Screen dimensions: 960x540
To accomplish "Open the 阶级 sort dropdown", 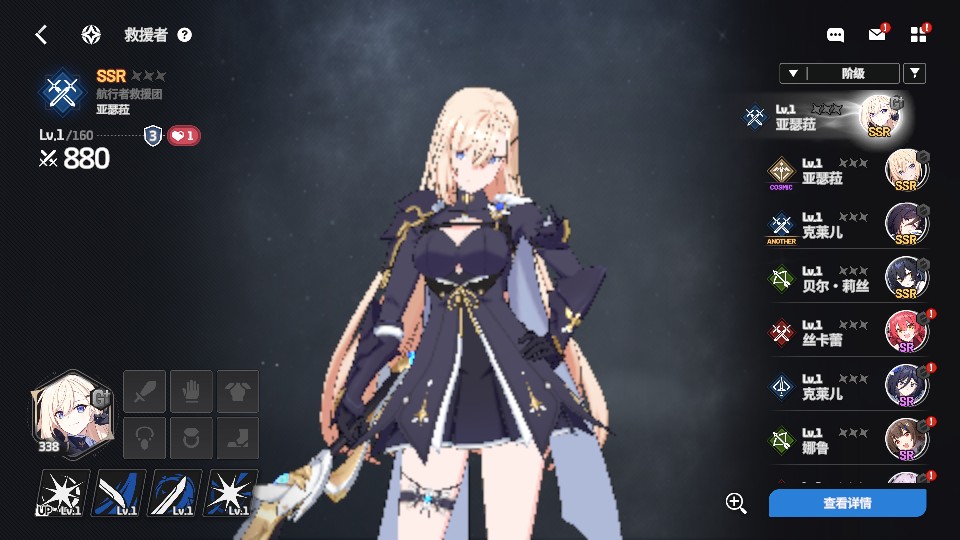I will click(x=838, y=73).
